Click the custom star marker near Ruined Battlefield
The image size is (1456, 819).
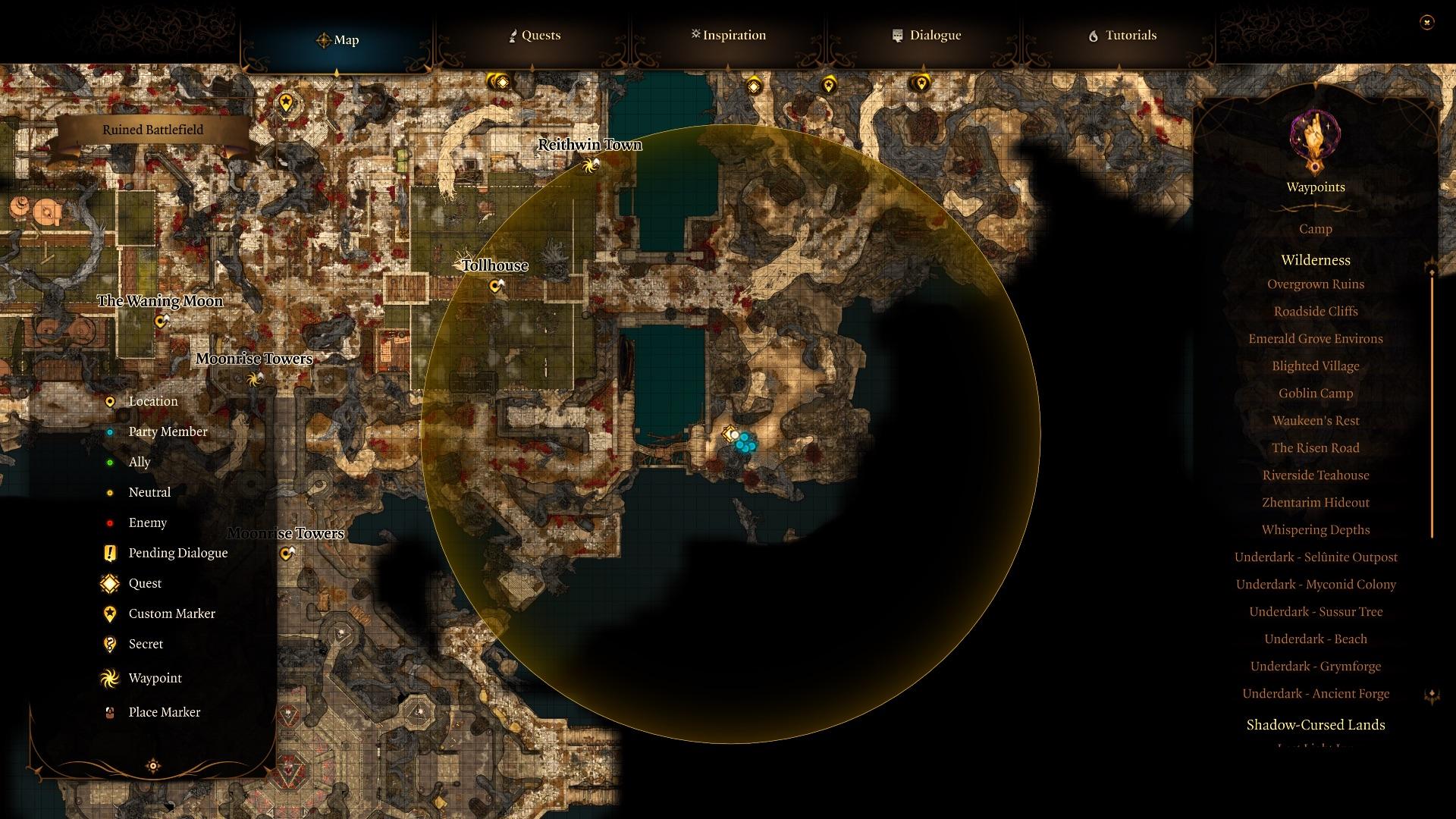tap(286, 99)
